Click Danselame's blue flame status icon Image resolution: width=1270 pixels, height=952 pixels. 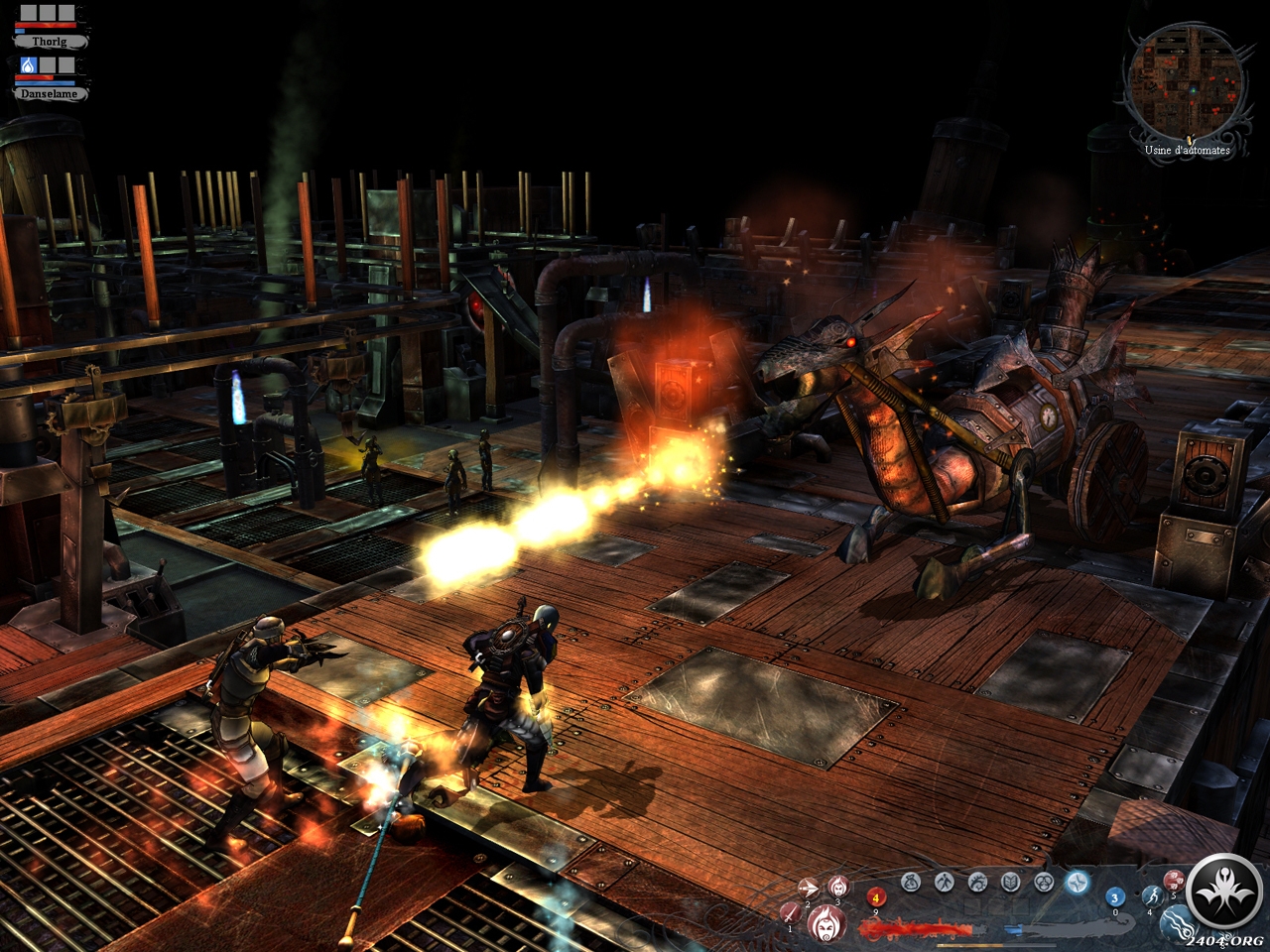29,65
